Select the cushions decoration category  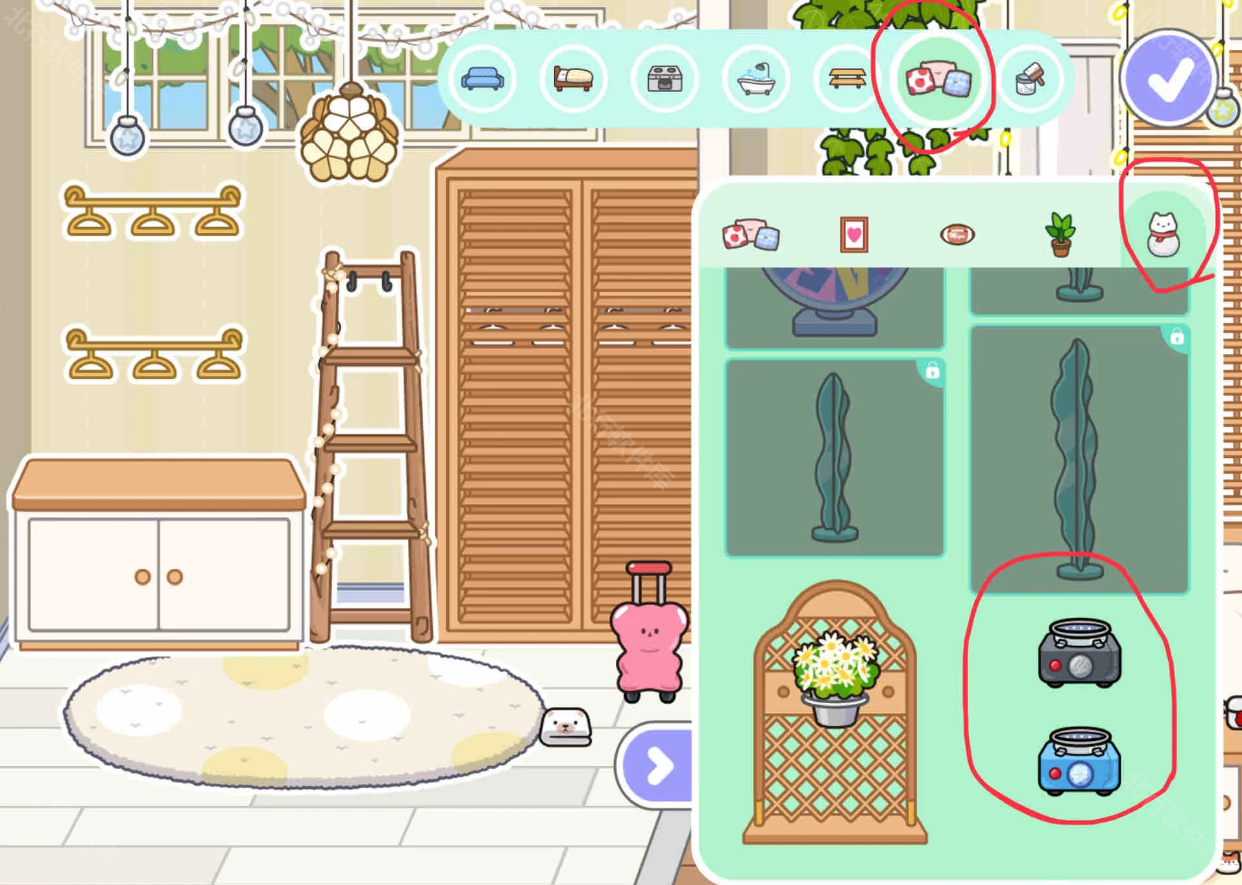pyautogui.click(x=938, y=79)
